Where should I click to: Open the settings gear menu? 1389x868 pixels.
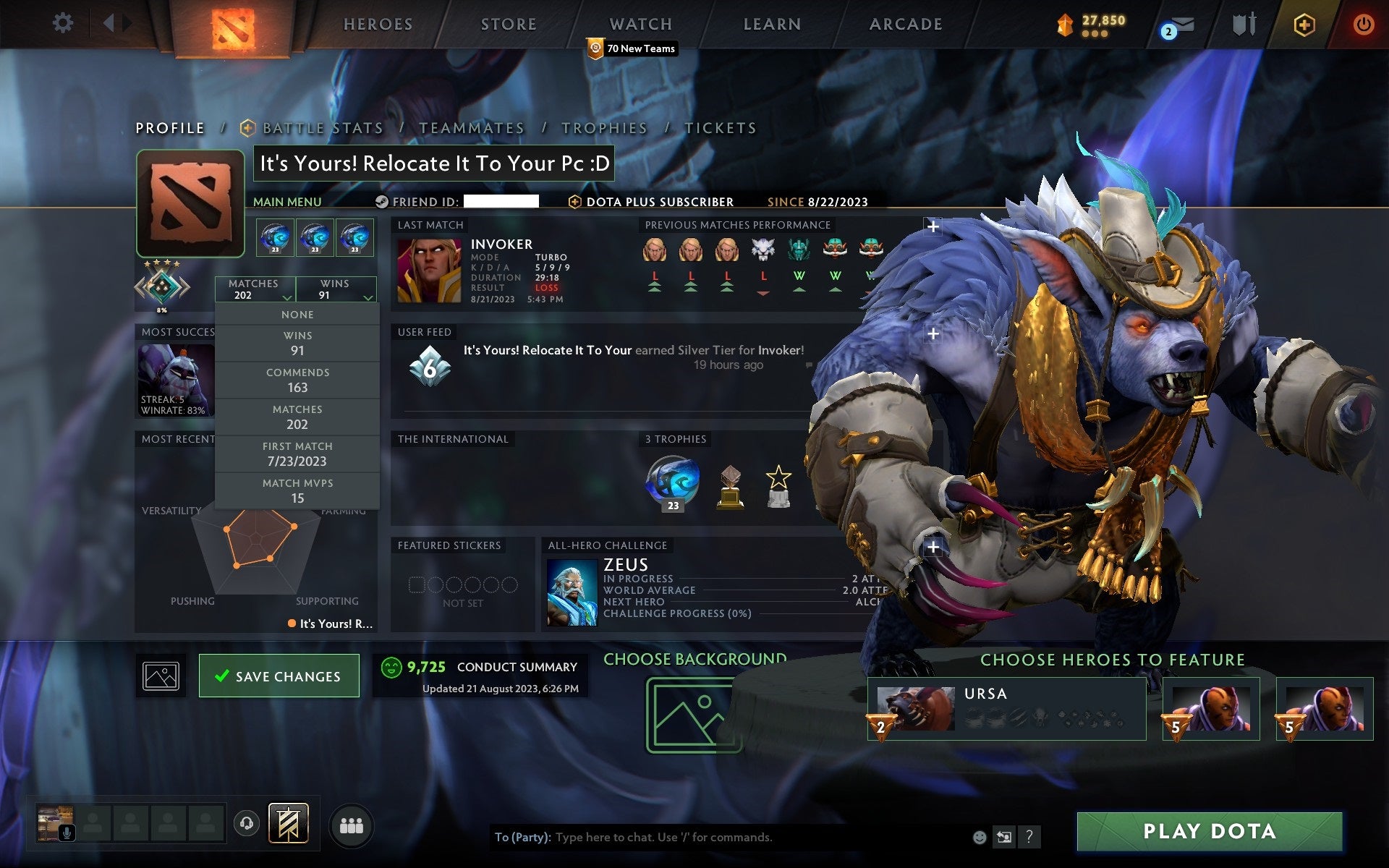64,23
